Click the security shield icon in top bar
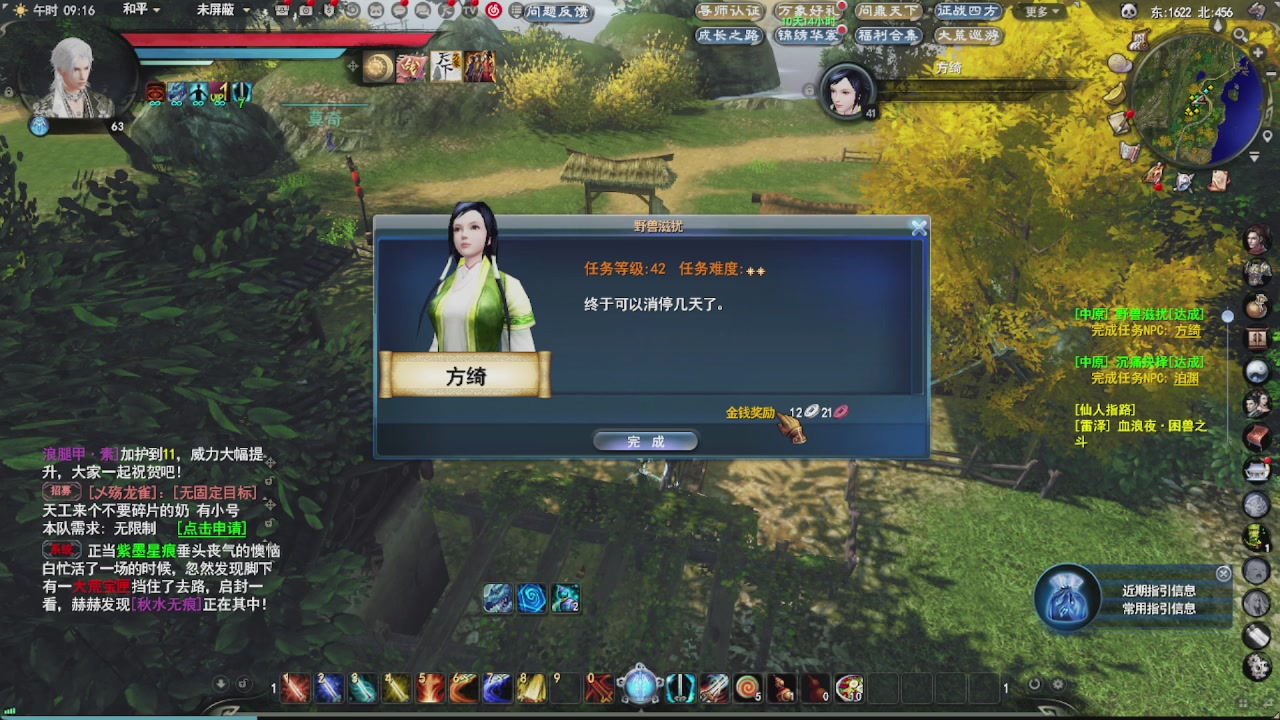 coord(328,10)
